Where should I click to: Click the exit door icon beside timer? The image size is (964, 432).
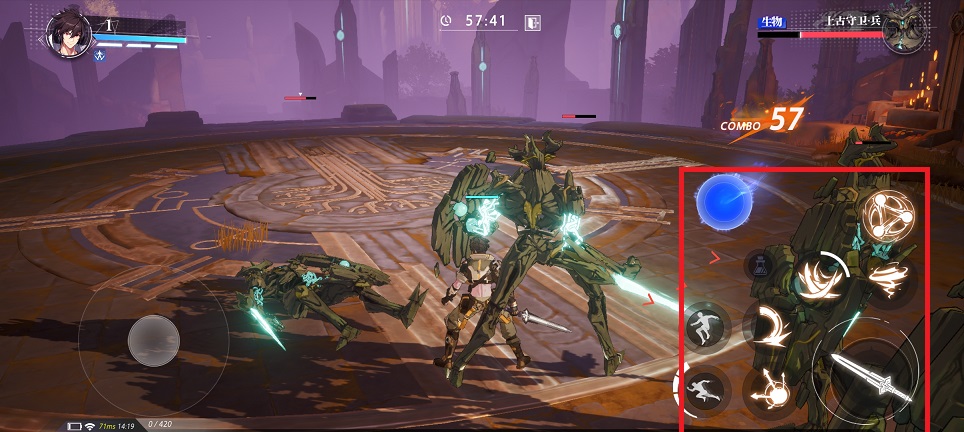[534, 21]
